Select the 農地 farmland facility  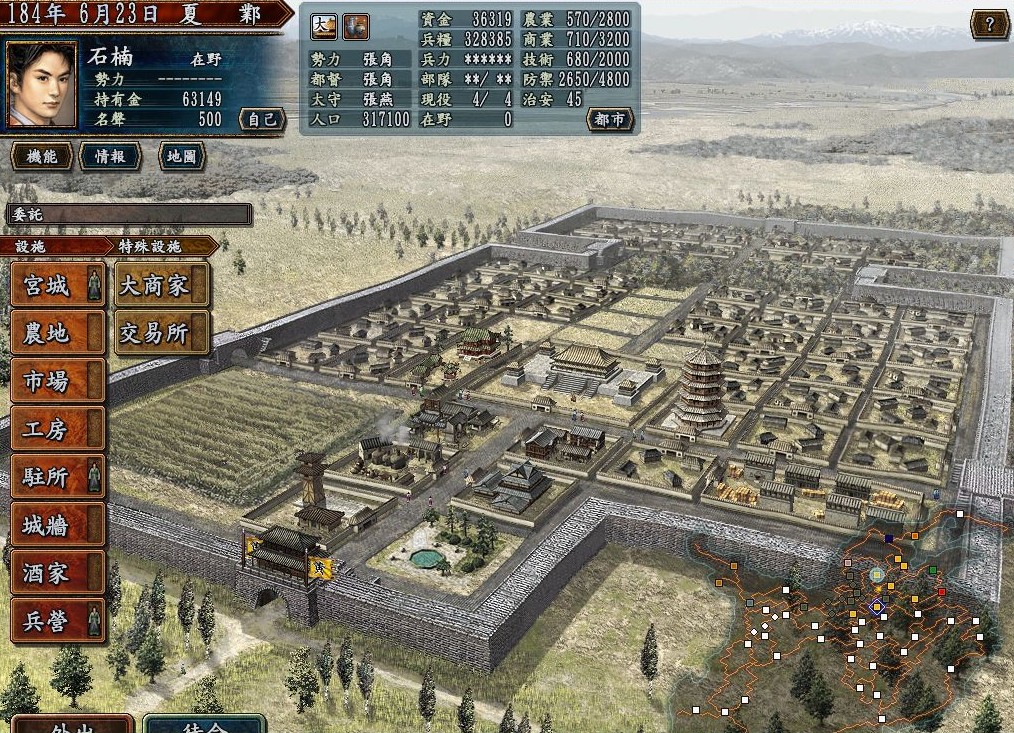[57, 333]
